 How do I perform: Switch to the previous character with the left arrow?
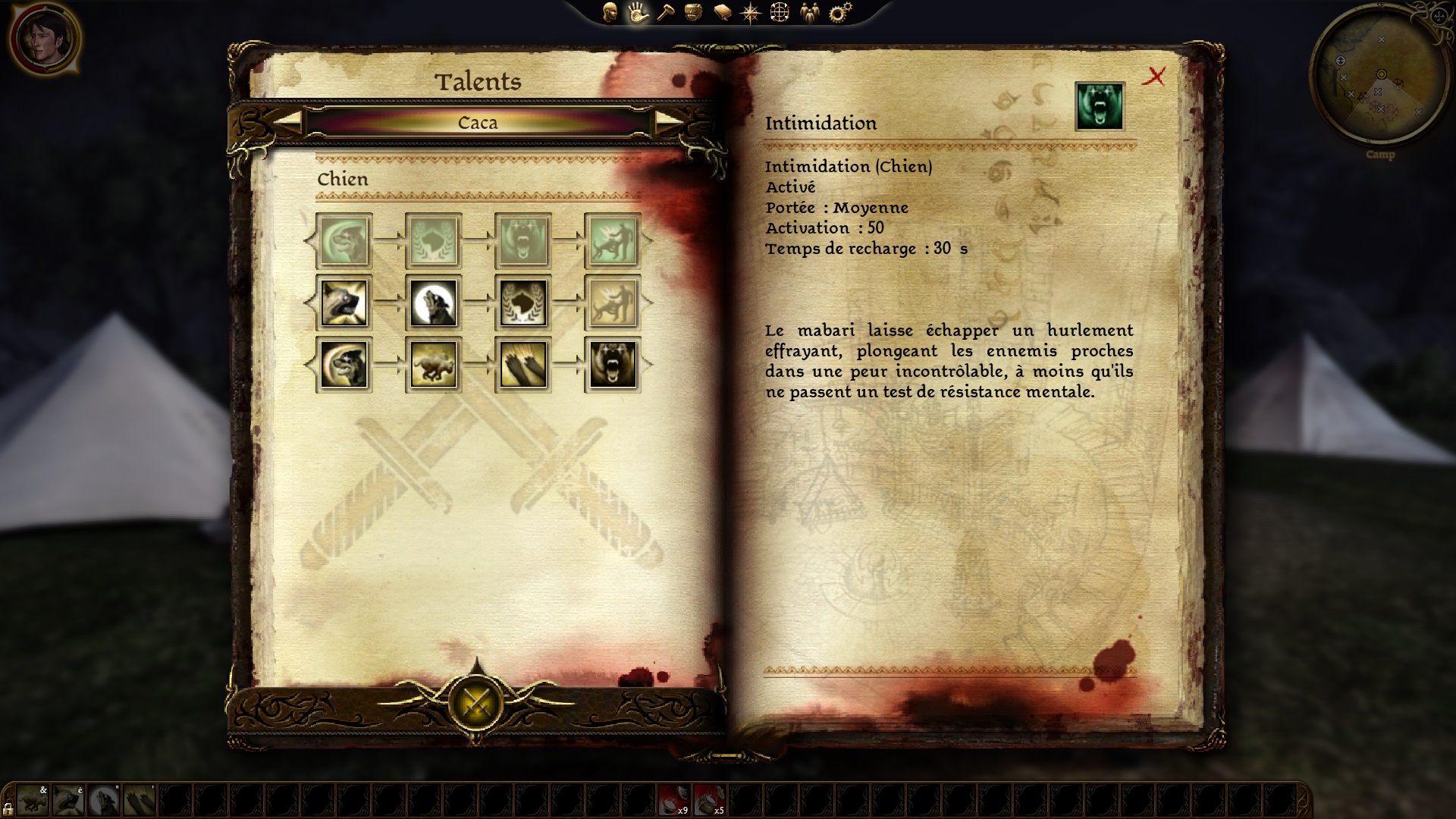[287, 122]
